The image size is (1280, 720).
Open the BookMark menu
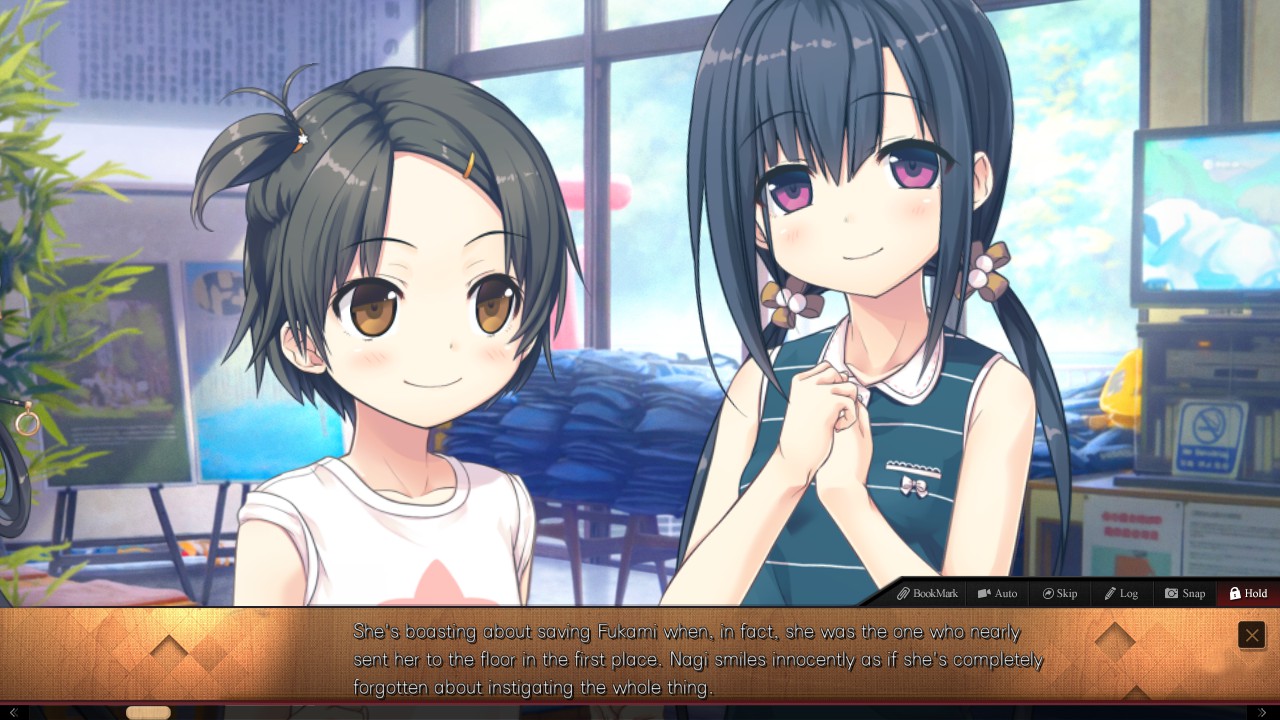927,593
